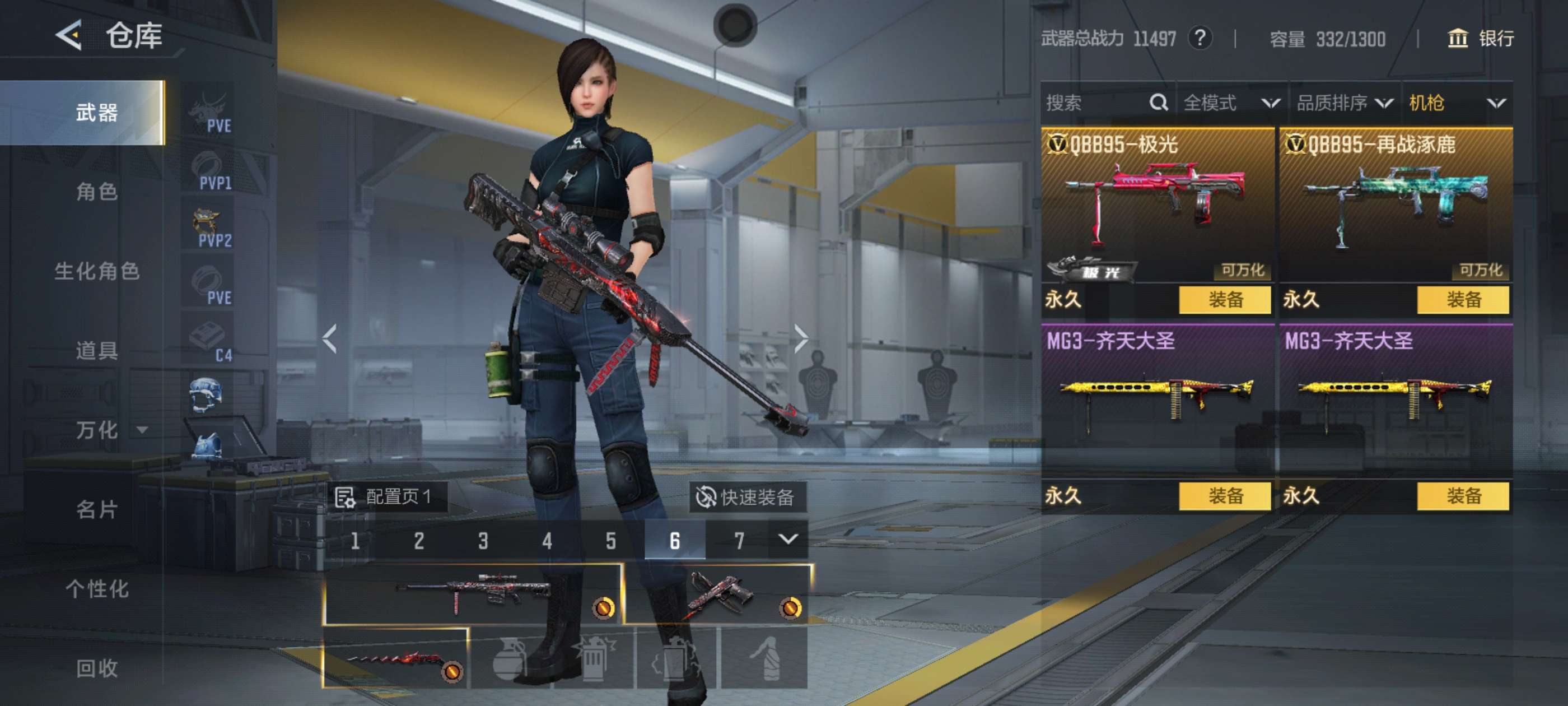Open the 回收 section

click(96, 668)
